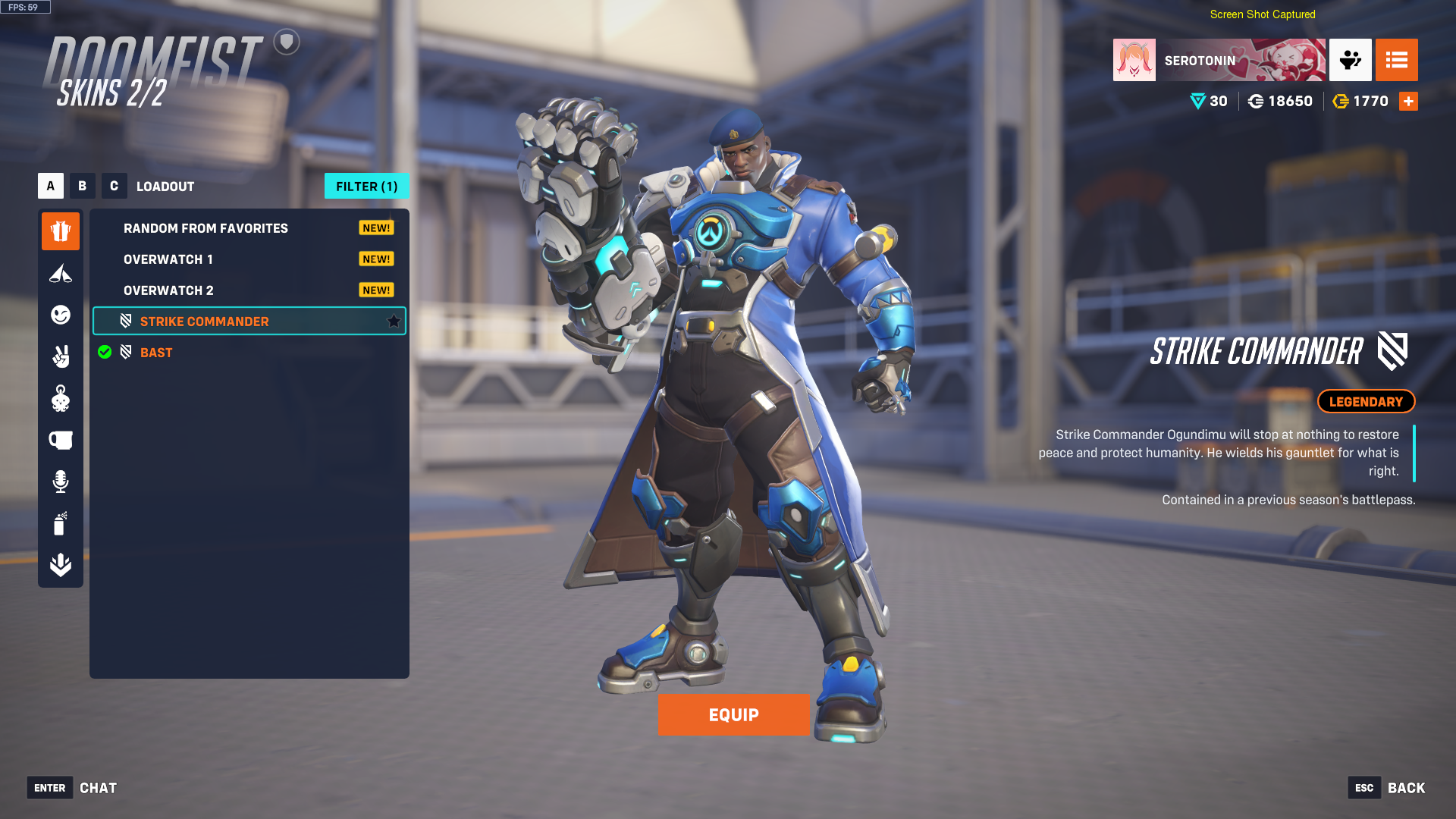Equip the Strike Commander skin
Viewport: 1456px width, 819px height.
pyautogui.click(x=733, y=715)
